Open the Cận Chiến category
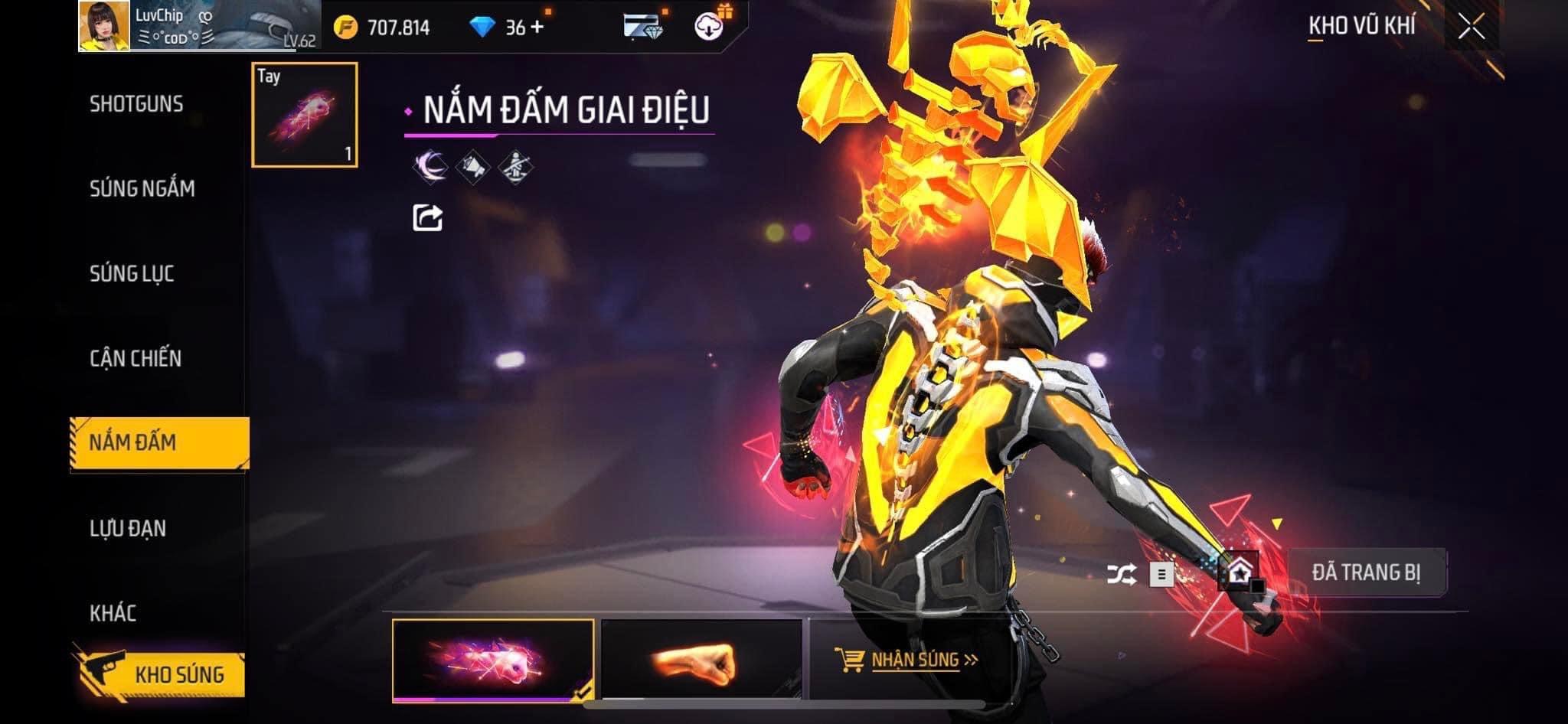Image resolution: width=1568 pixels, height=724 pixels. click(136, 358)
